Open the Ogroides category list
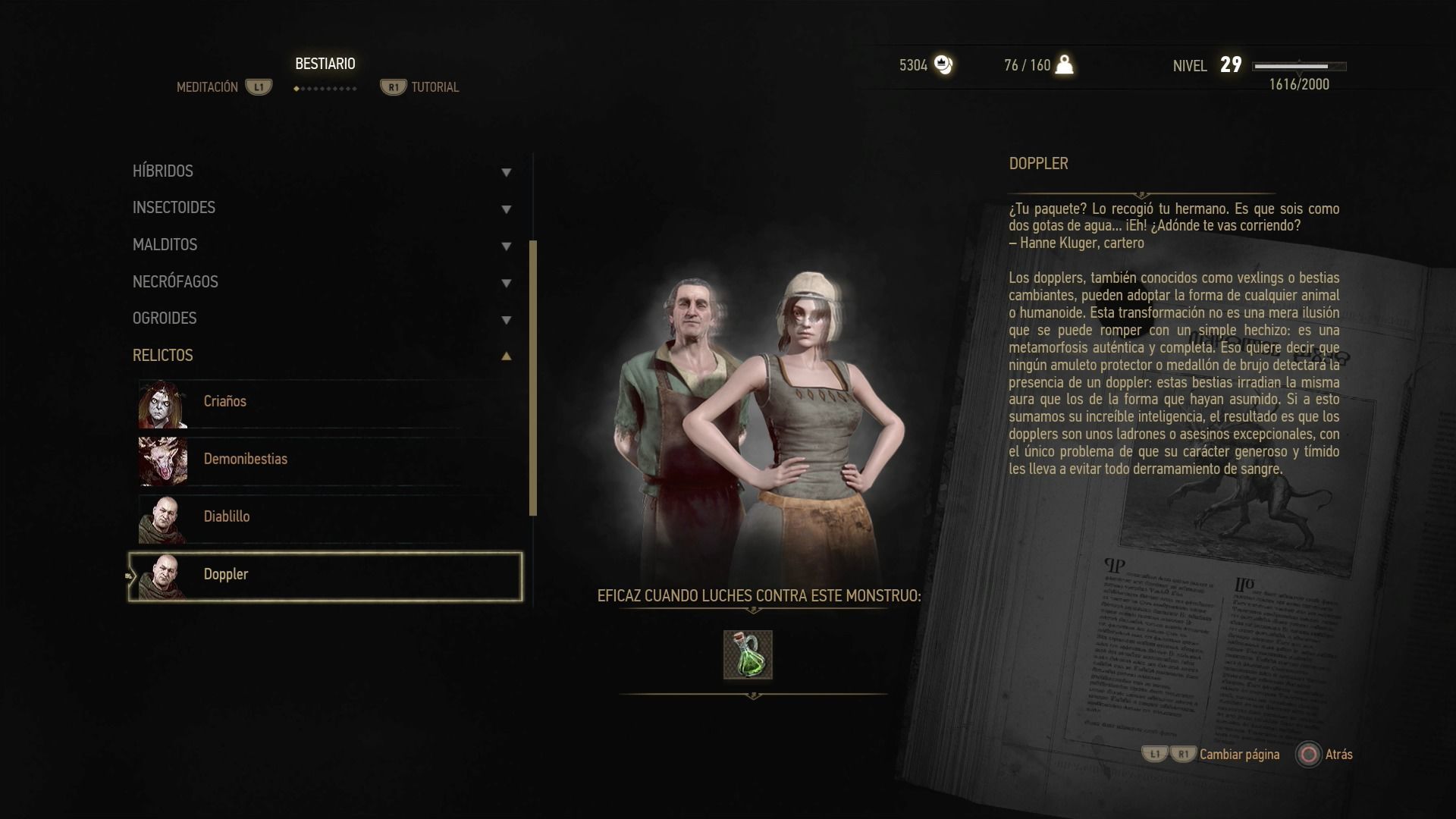The image size is (1456, 819). click(322, 318)
